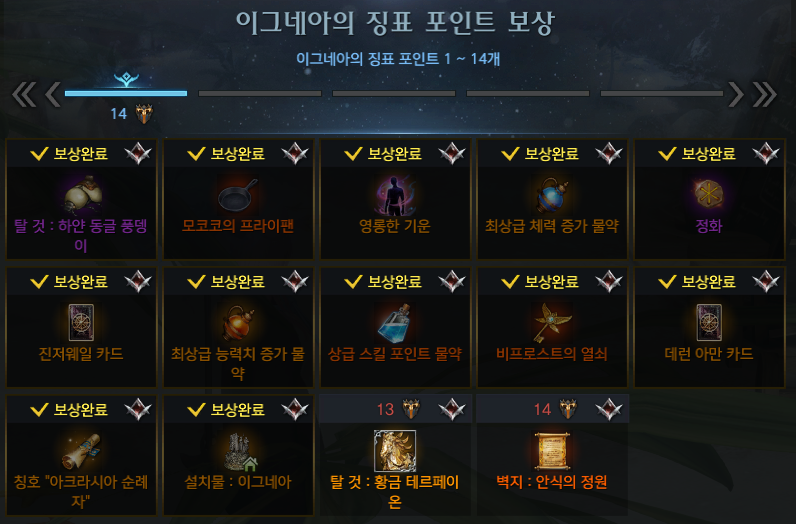Jump to the first reward page

pyautogui.click(x=24, y=93)
